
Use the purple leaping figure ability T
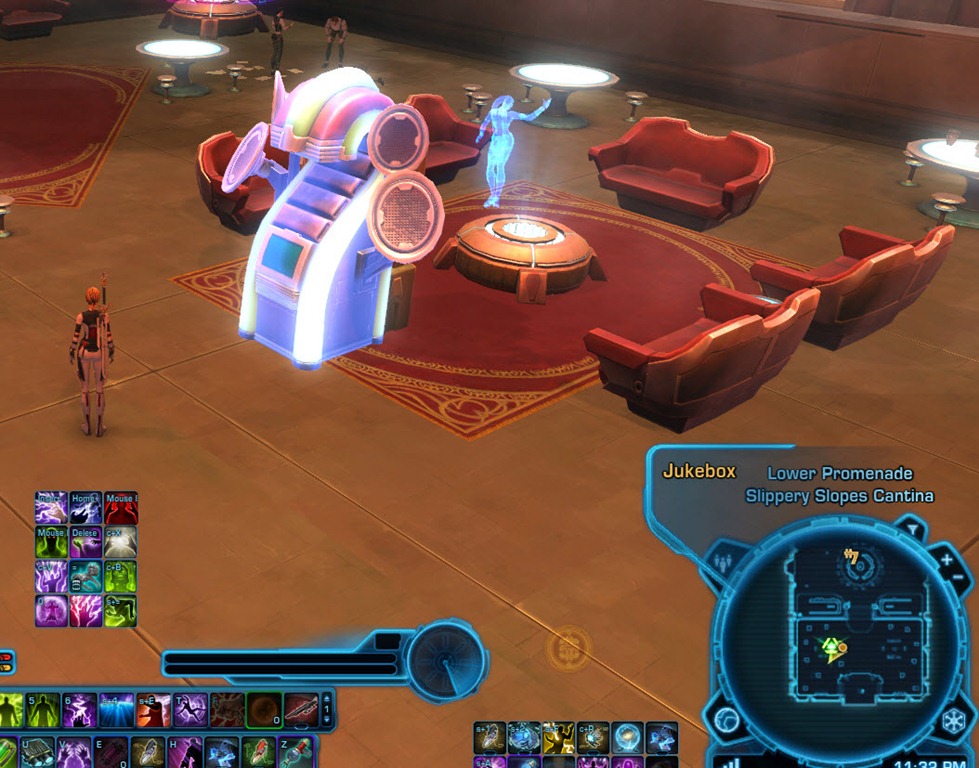click(x=190, y=710)
